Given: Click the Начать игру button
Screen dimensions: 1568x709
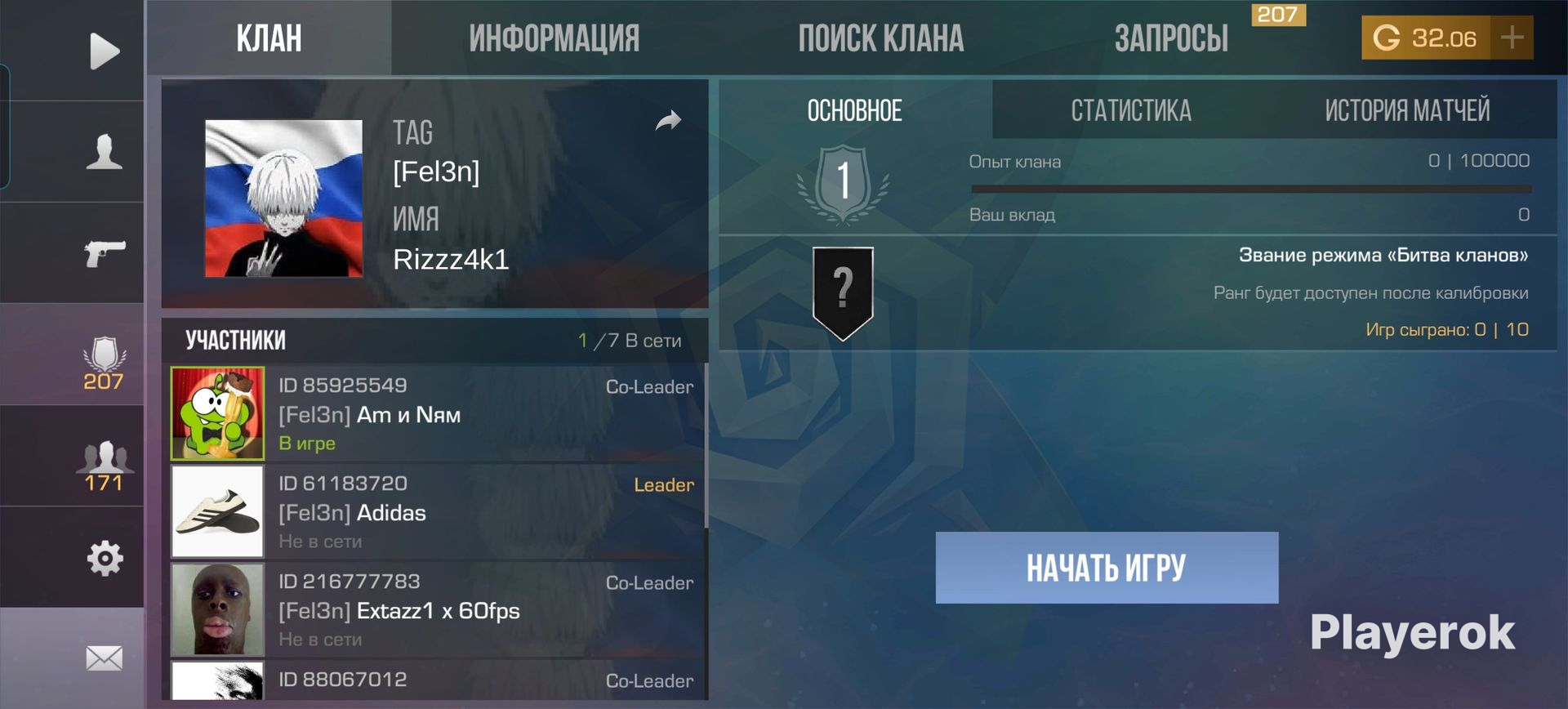Looking at the screenshot, I should (x=1107, y=568).
